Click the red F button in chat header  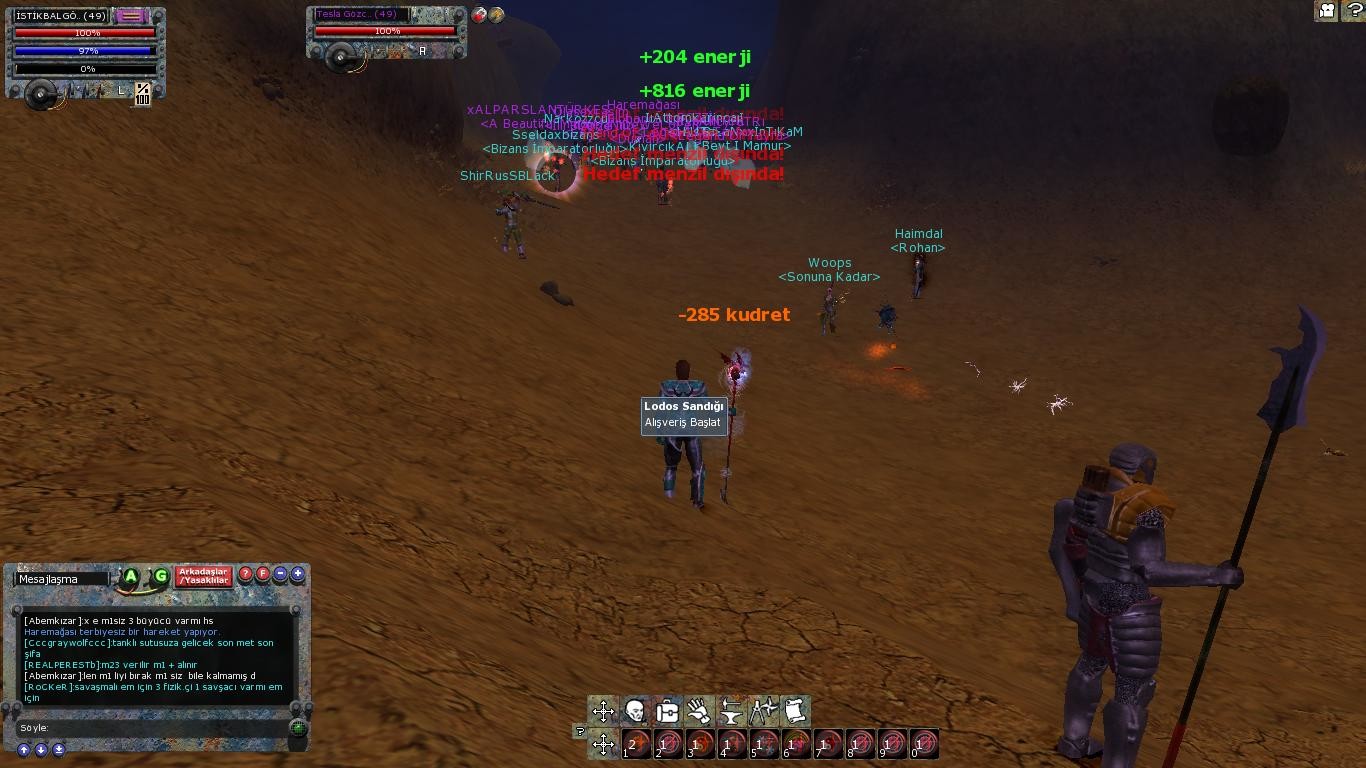click(x=263, y=574)
